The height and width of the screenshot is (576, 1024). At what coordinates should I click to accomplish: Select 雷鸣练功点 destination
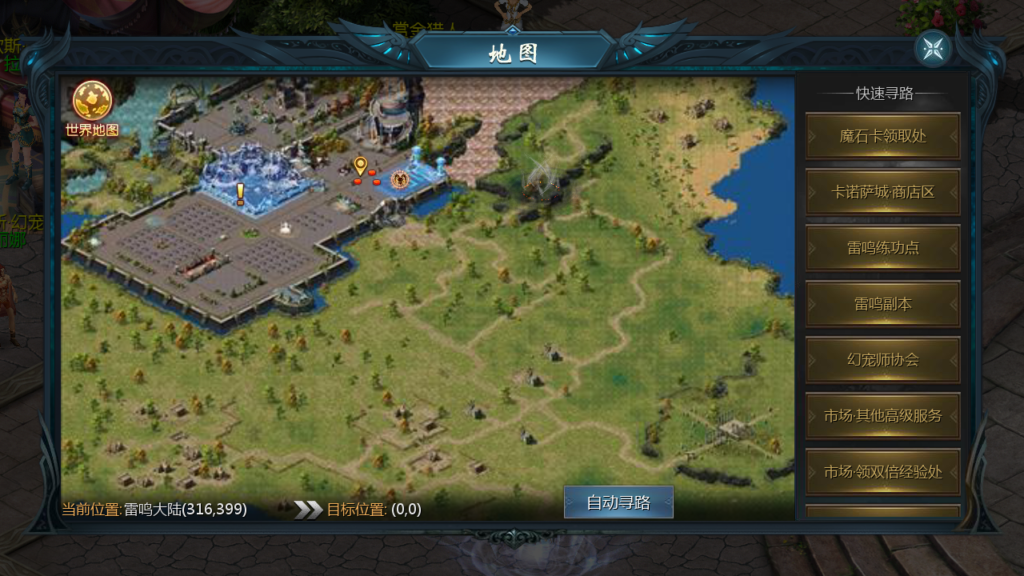(x=883, y=248)
